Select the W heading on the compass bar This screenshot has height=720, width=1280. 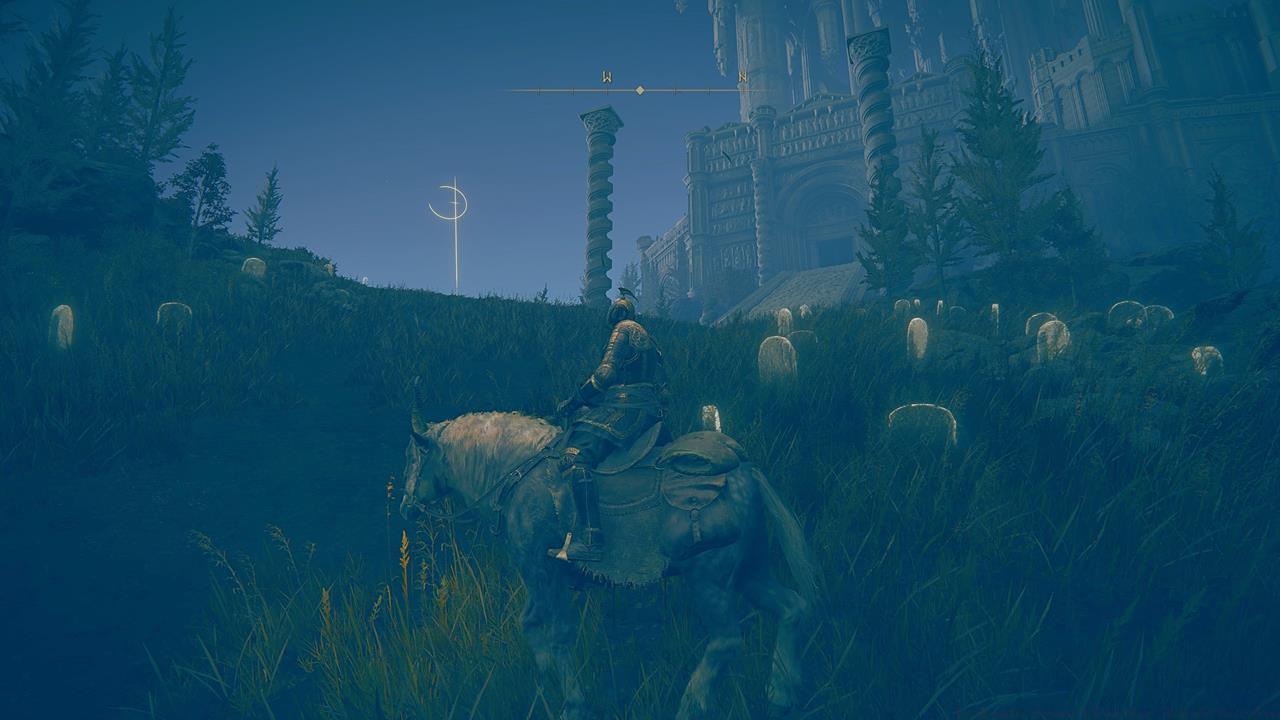tap(607, 77)
